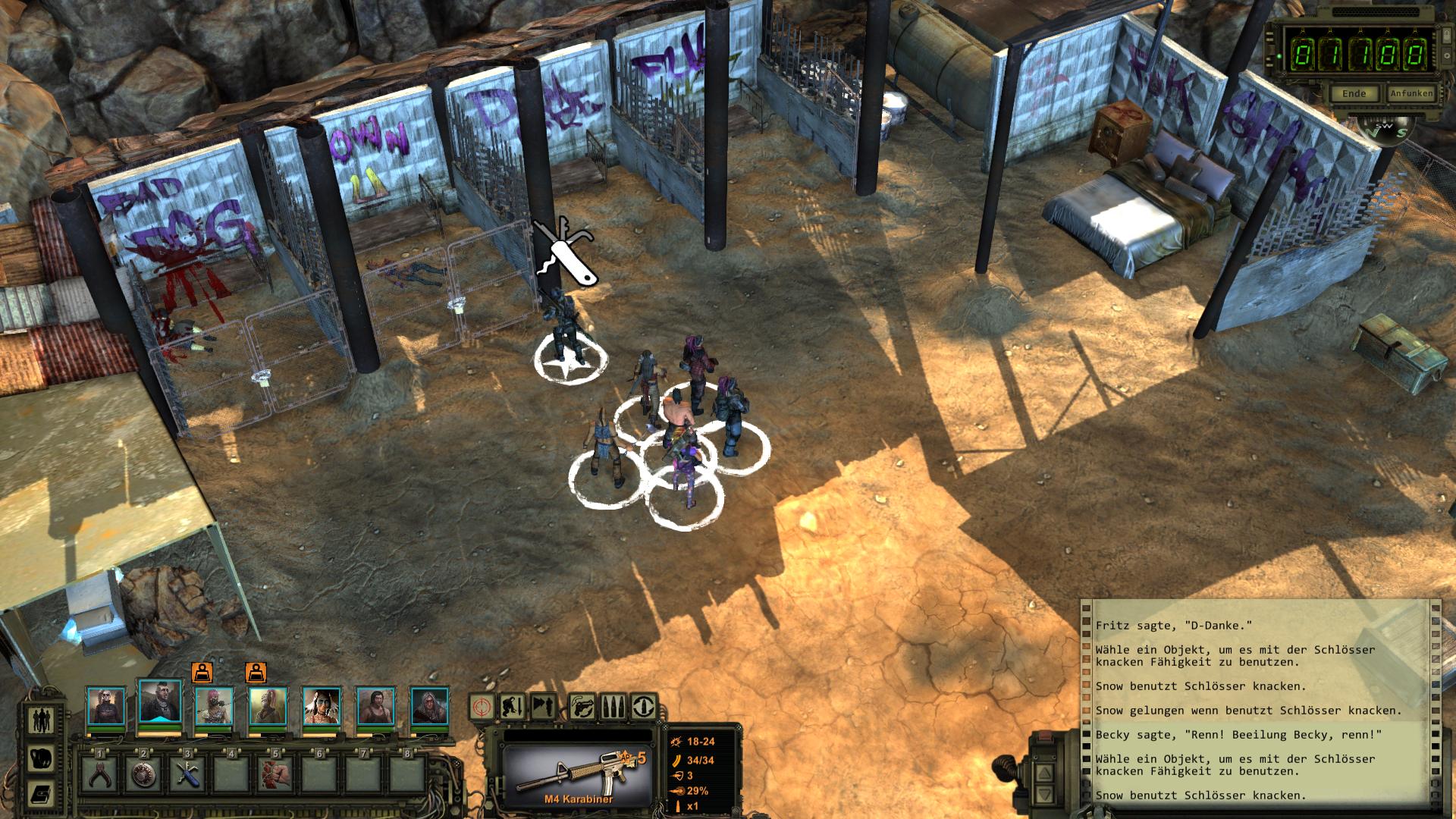Activate the safe dial skill slot
Image resolution: width=1456 pixels, height=819 pixels.
(x=143, y=774)
